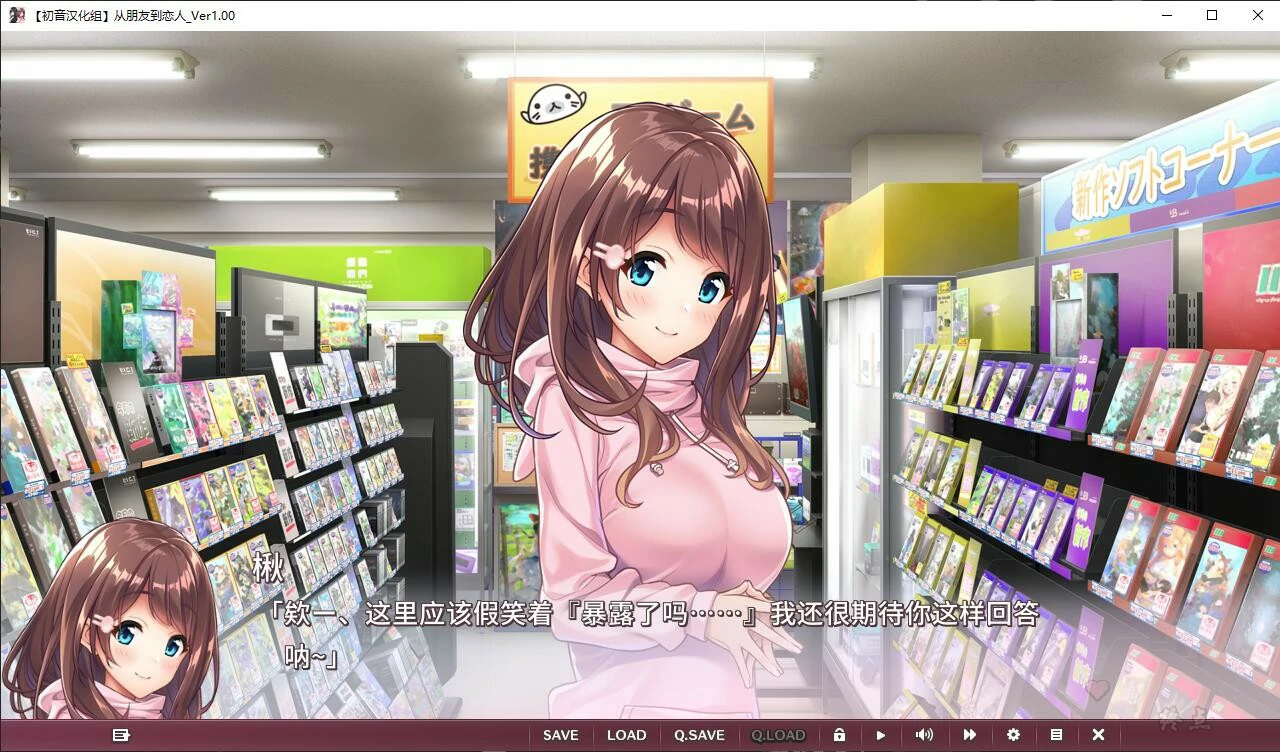Exit the game via the X toolbar icon

1101,735
